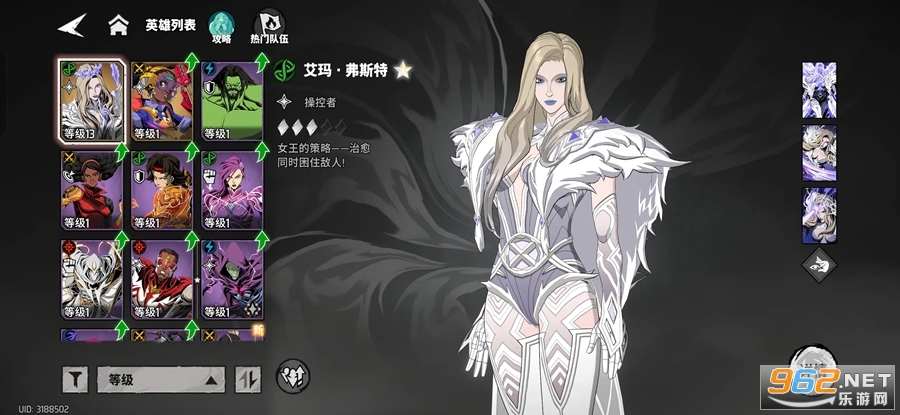Click the round upgrade-arrows button

(x=292, y=376)
